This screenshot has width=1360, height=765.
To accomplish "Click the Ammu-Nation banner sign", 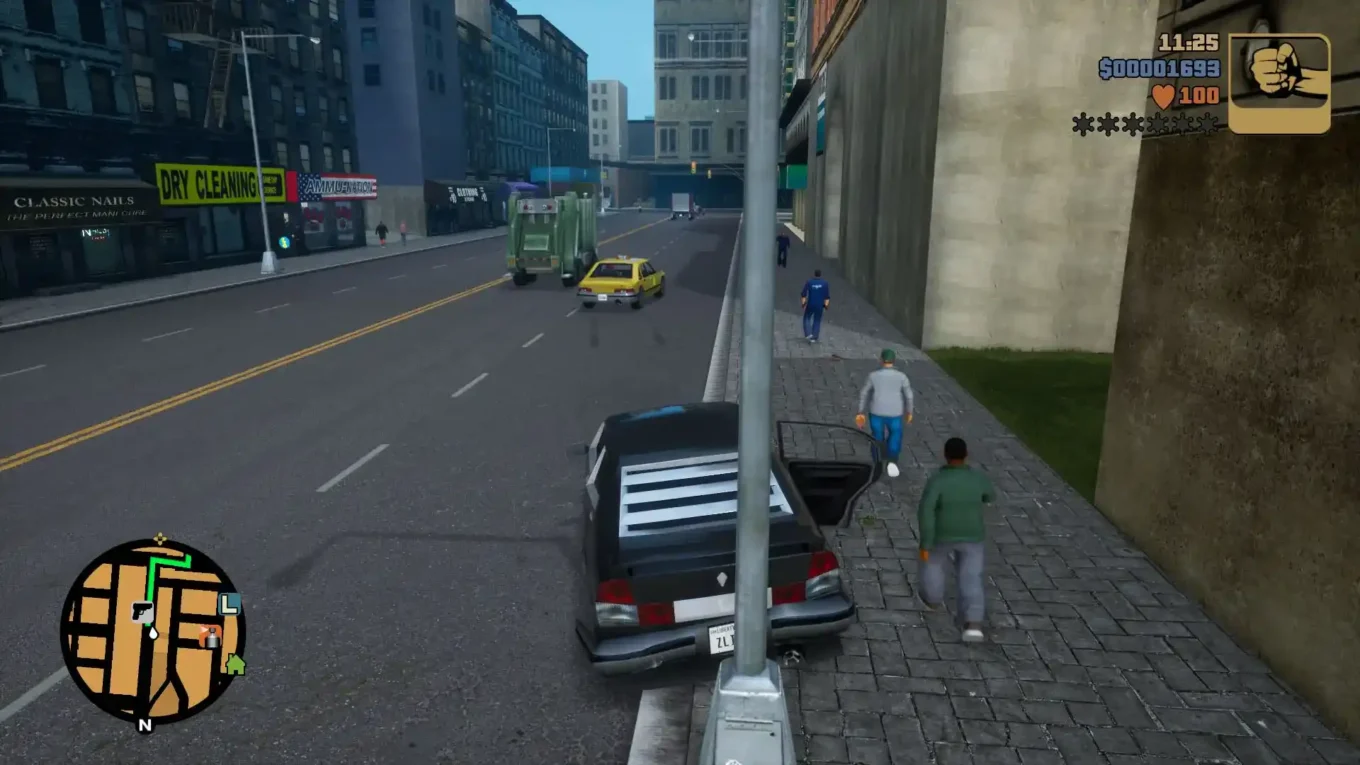I will [x=336, y=189].
